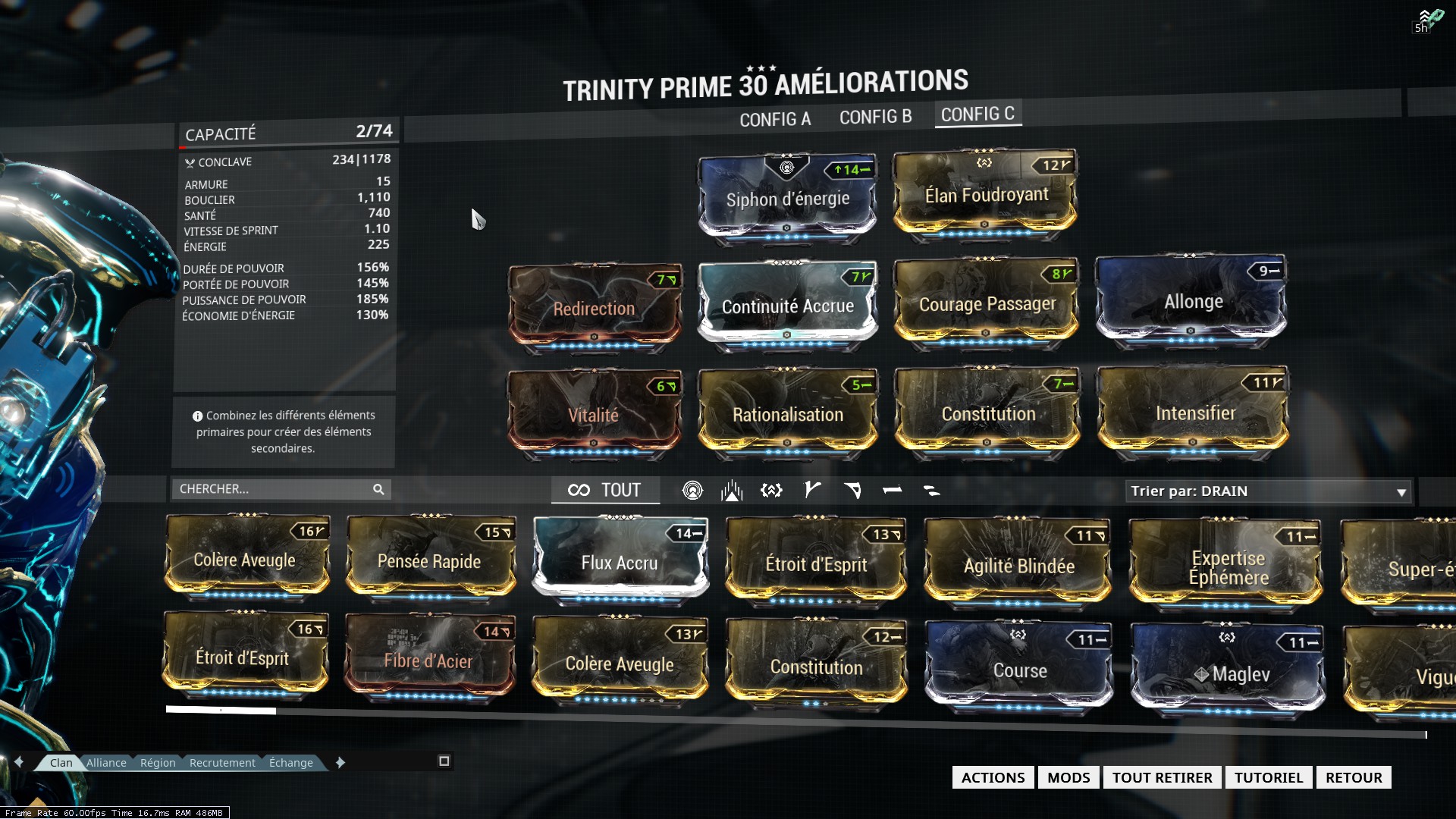Focus the CHERCHER search field
Screen dimensions: 1456x819
273,489
